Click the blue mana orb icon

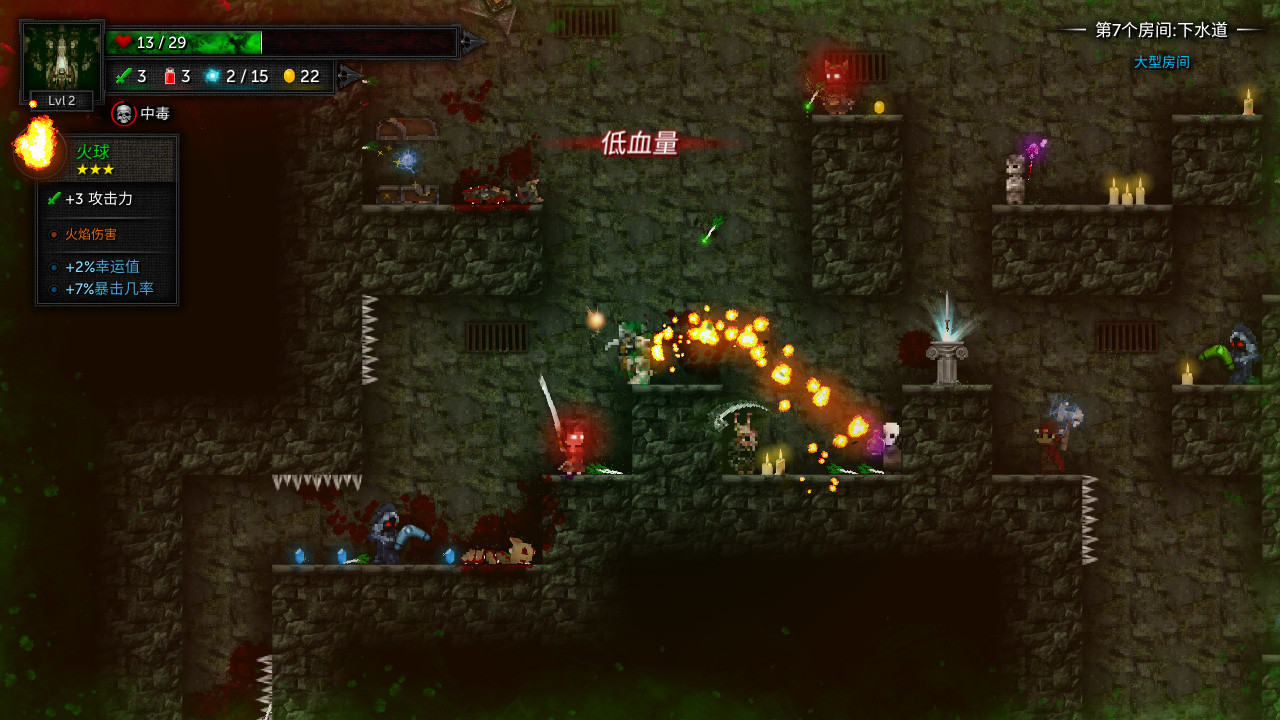pyautogui.click(x=213, y=76)
